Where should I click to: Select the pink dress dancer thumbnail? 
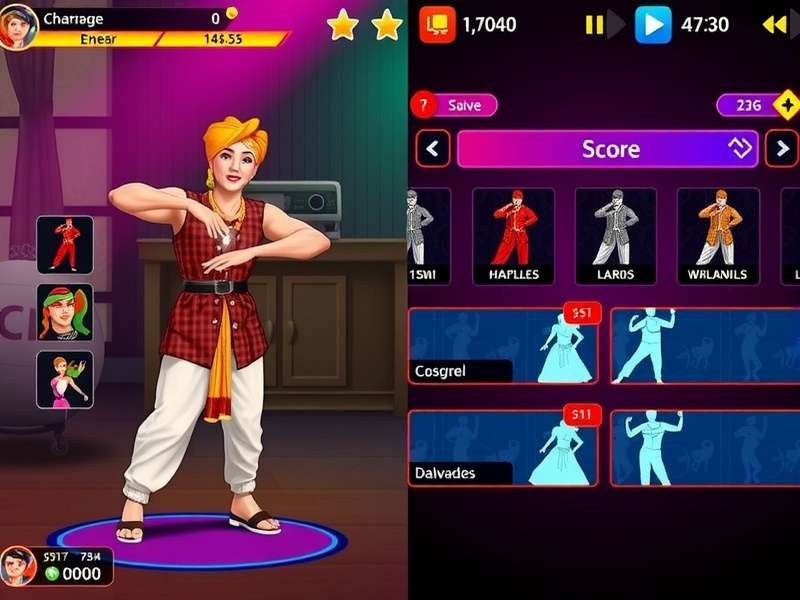tap(65, 380)
